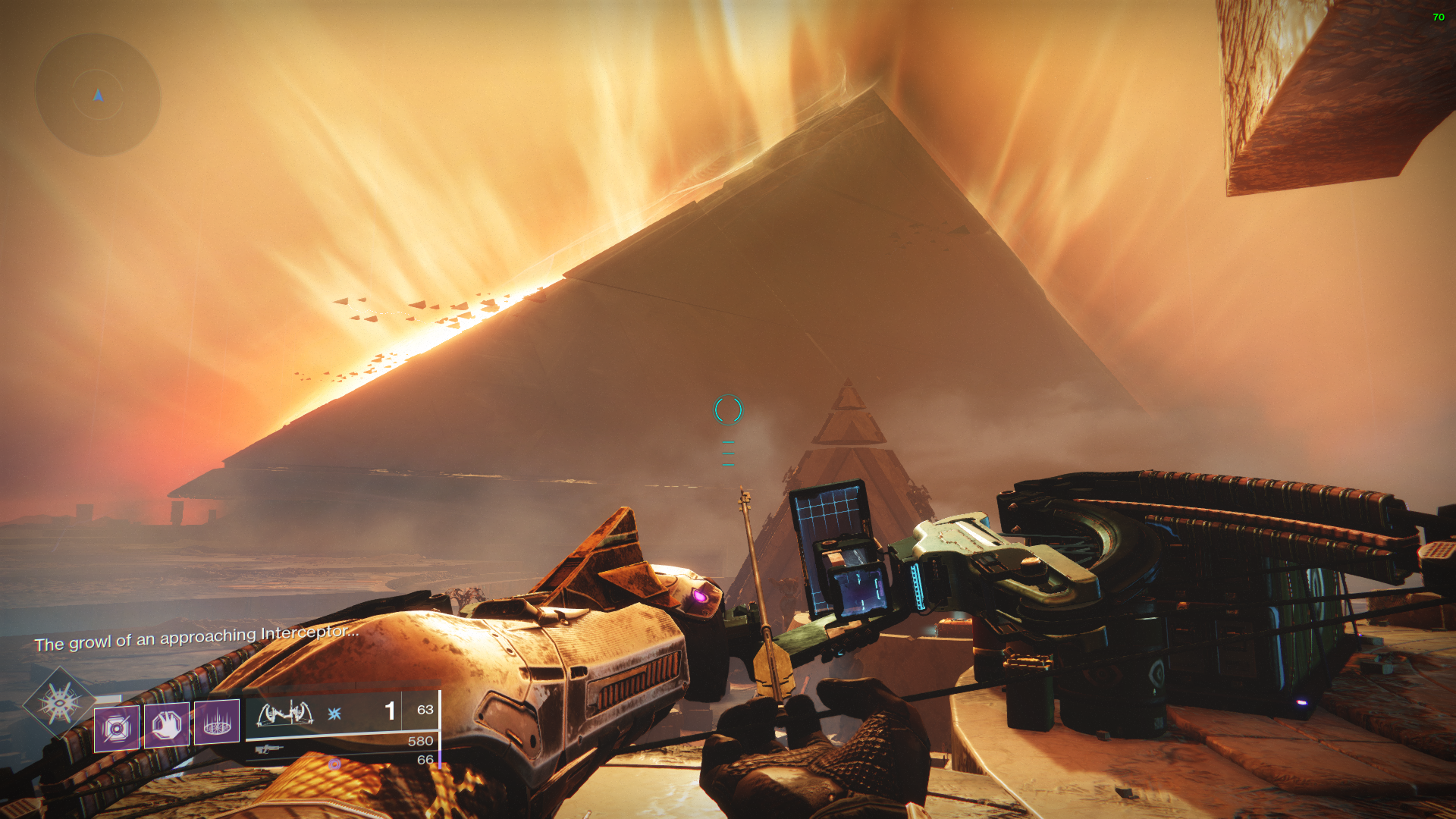Select the purple grenade ability icon
1456x819 pixels.
[116, 728]
